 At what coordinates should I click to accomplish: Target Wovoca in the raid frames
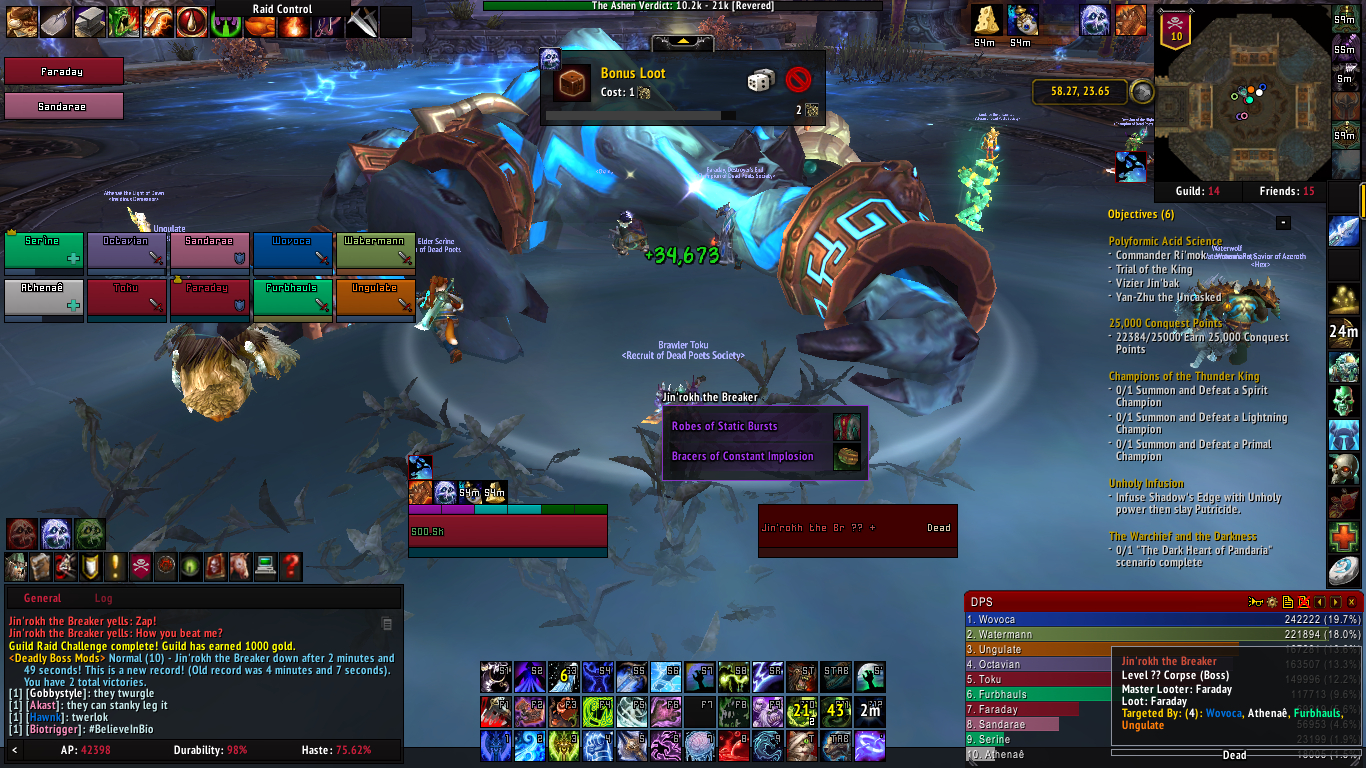(x=292, y=251)
